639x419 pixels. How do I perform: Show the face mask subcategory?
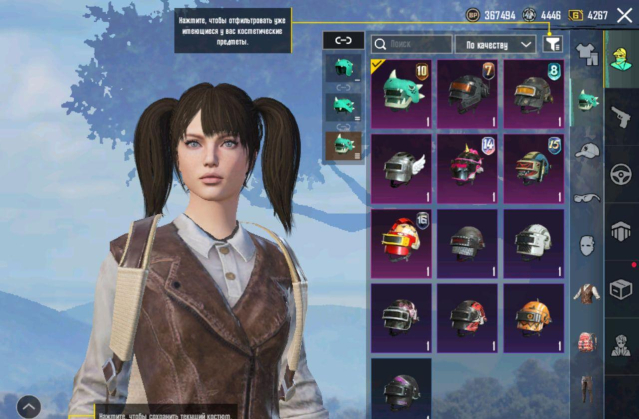[x=587, y=245]
